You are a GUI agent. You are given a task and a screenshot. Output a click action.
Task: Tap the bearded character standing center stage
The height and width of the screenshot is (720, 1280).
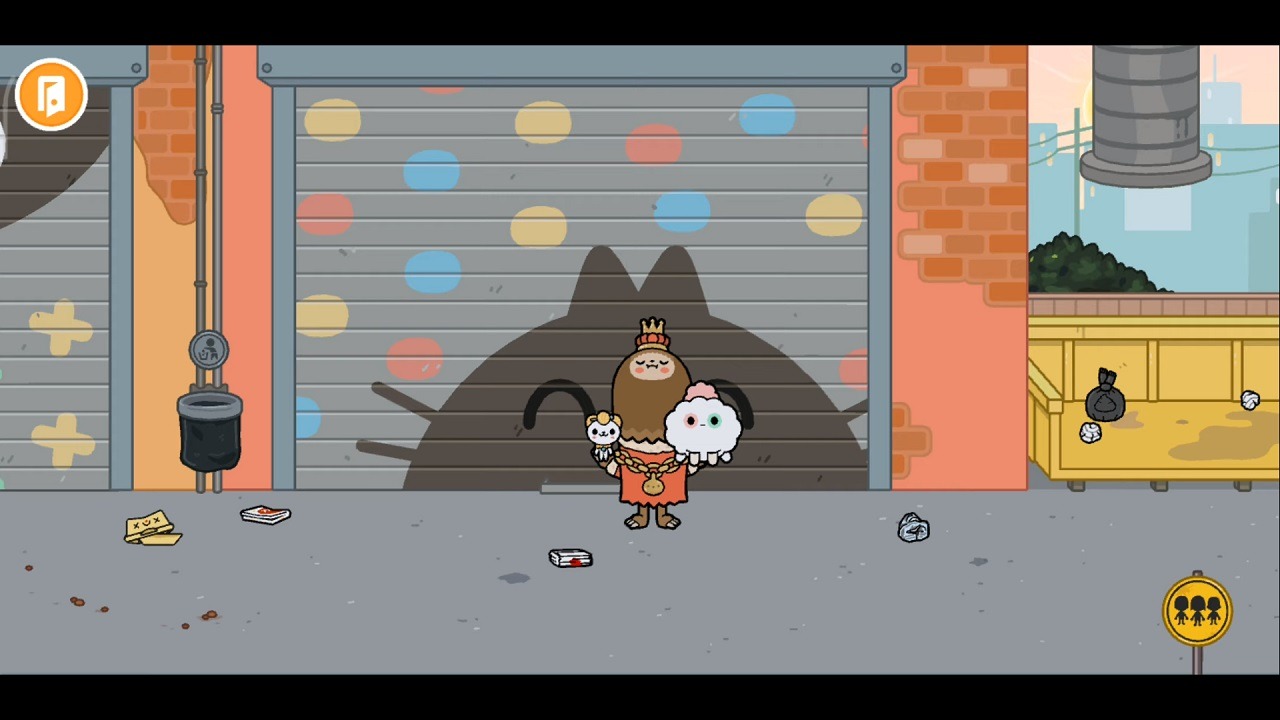650,420
